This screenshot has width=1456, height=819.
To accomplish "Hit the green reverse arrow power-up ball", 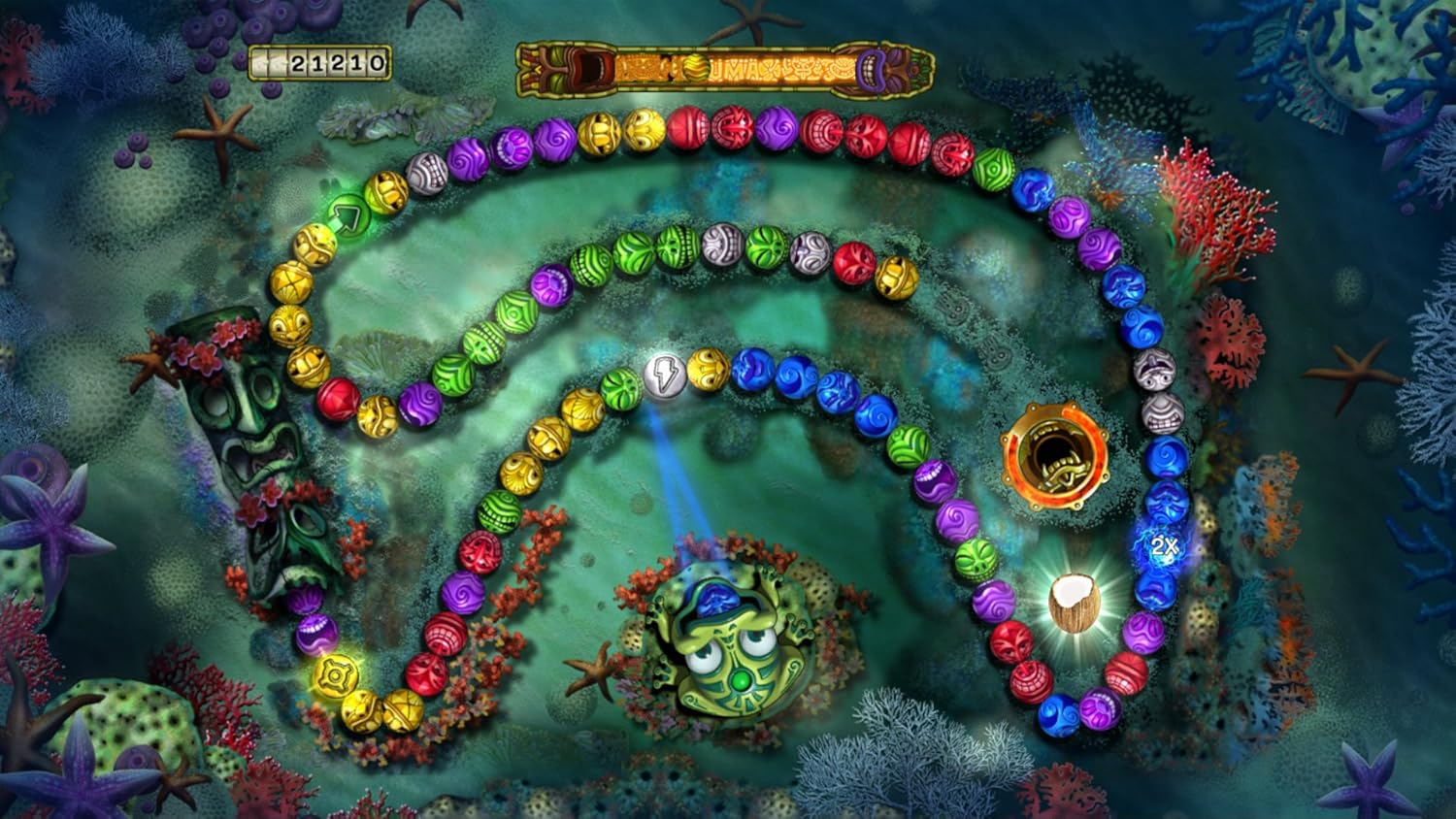I will point(347,213).
